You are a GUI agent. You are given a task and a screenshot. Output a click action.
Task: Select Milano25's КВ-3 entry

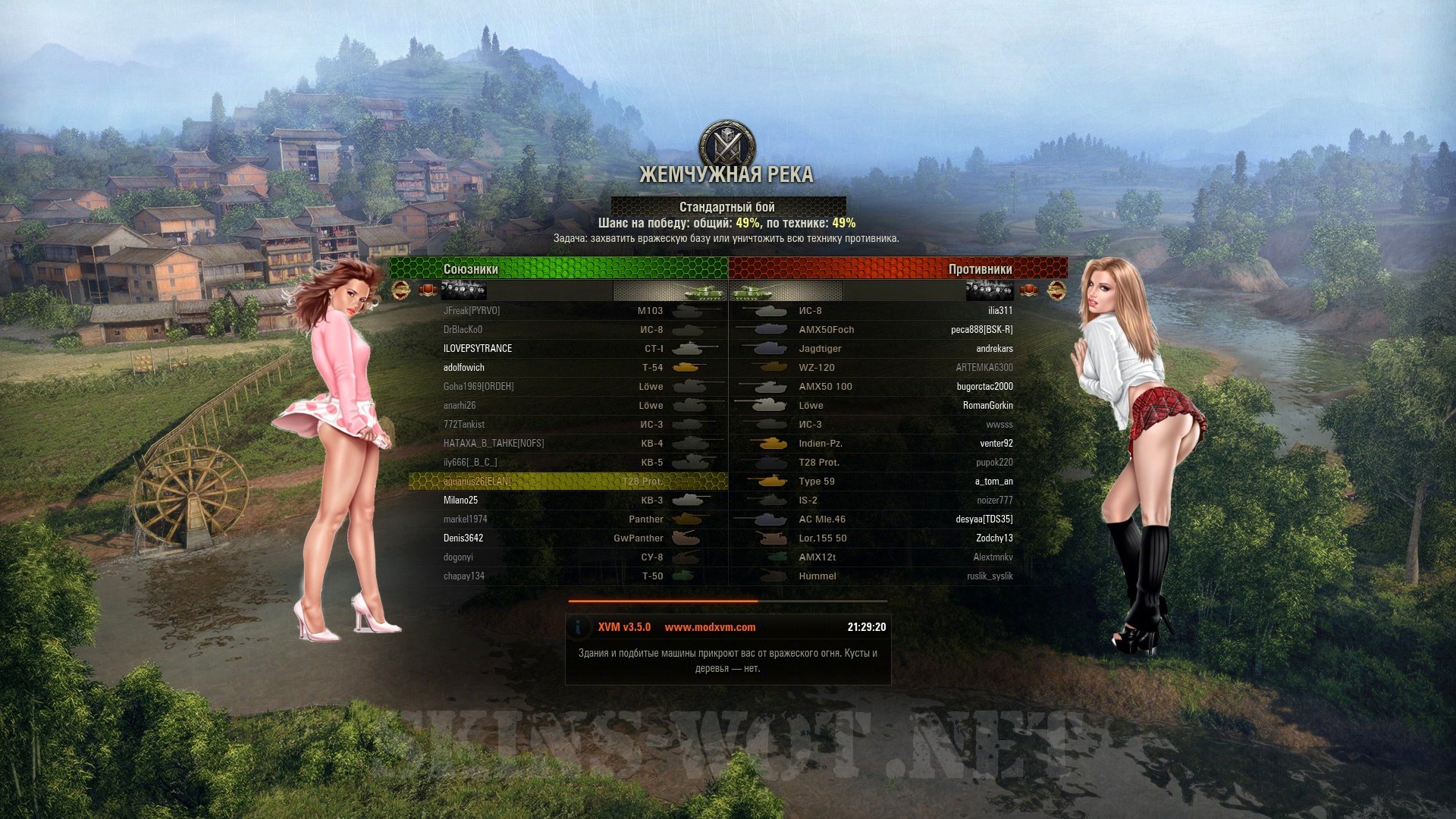coord(461,500)
